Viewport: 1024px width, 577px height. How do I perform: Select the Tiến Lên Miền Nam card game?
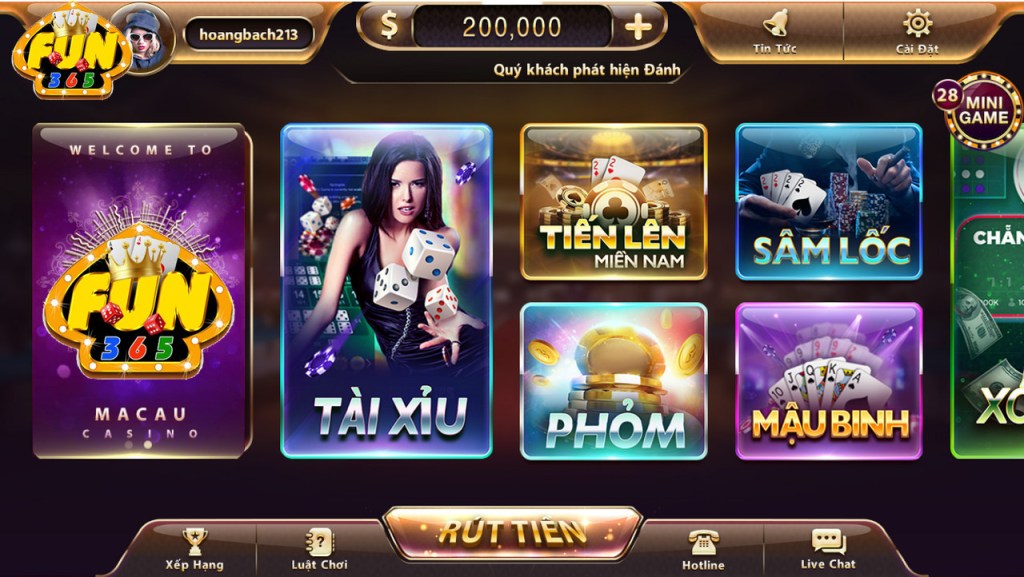(x=613, y=201)
